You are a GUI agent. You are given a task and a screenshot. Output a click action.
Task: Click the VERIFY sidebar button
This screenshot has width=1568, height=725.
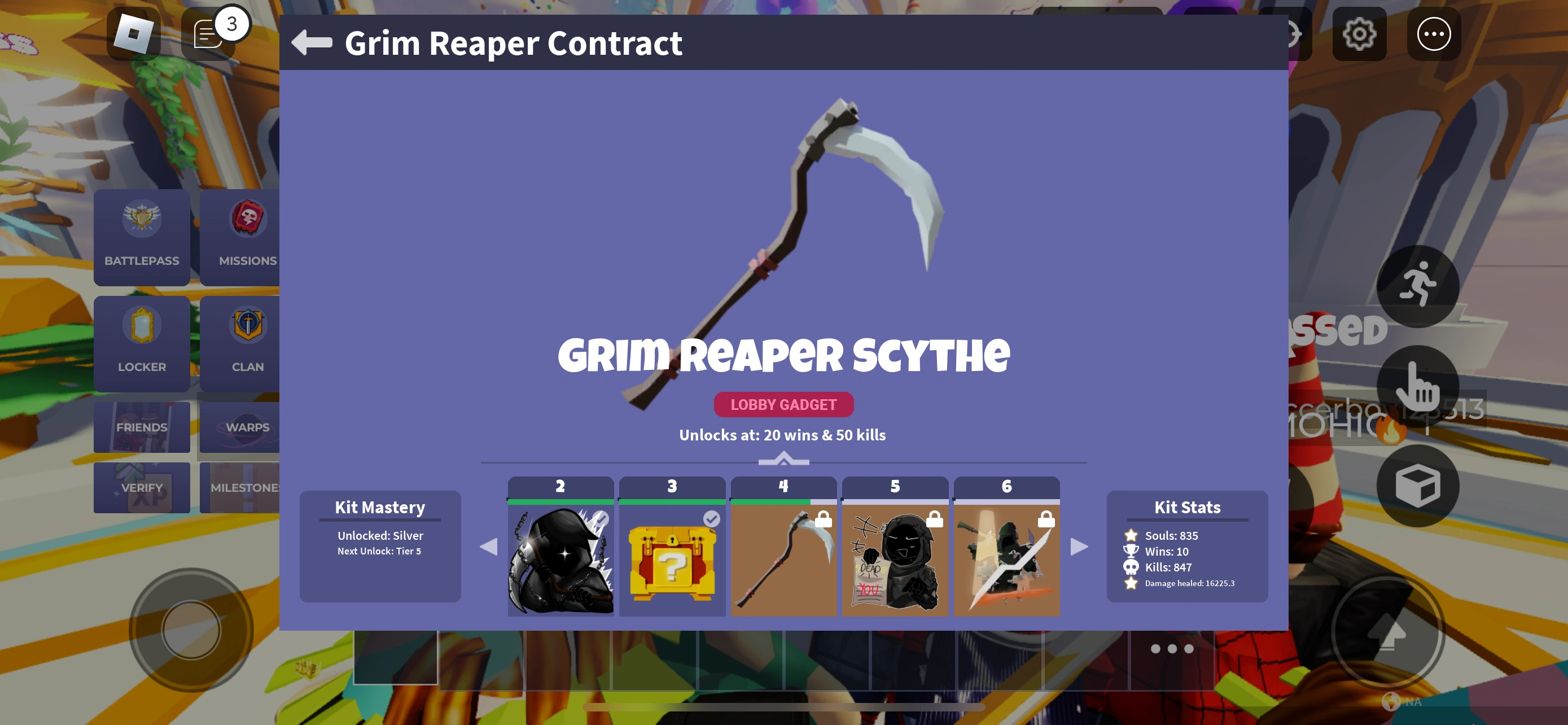(141, 487)
